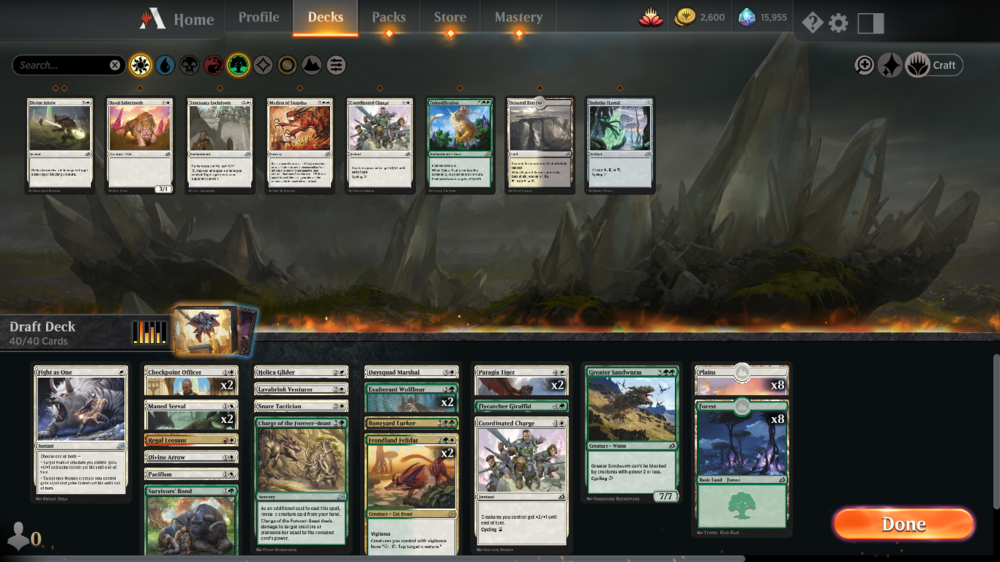Click the gold coin balance

[700, 17]
